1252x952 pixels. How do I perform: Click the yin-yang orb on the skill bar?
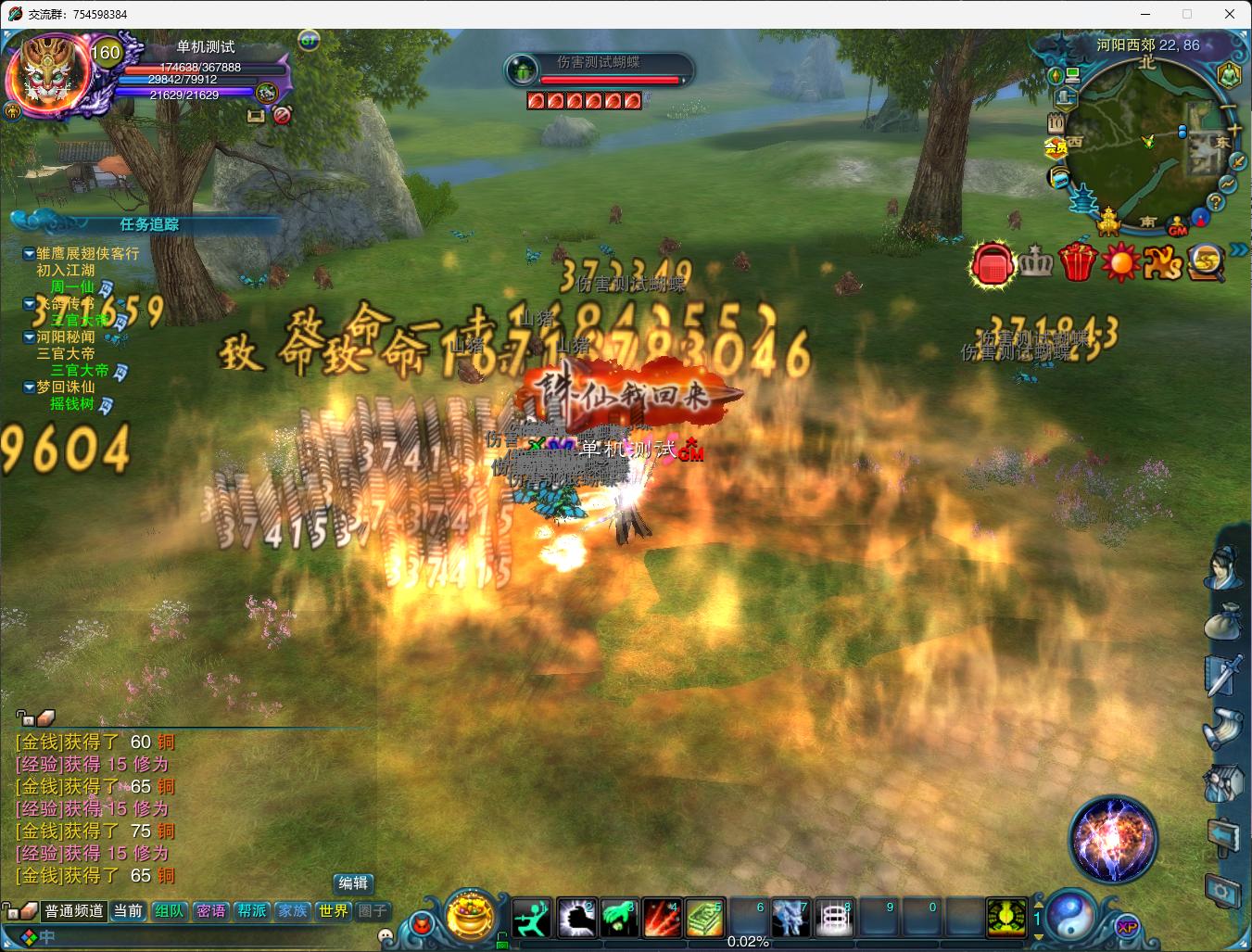[x=1072, y=914]
